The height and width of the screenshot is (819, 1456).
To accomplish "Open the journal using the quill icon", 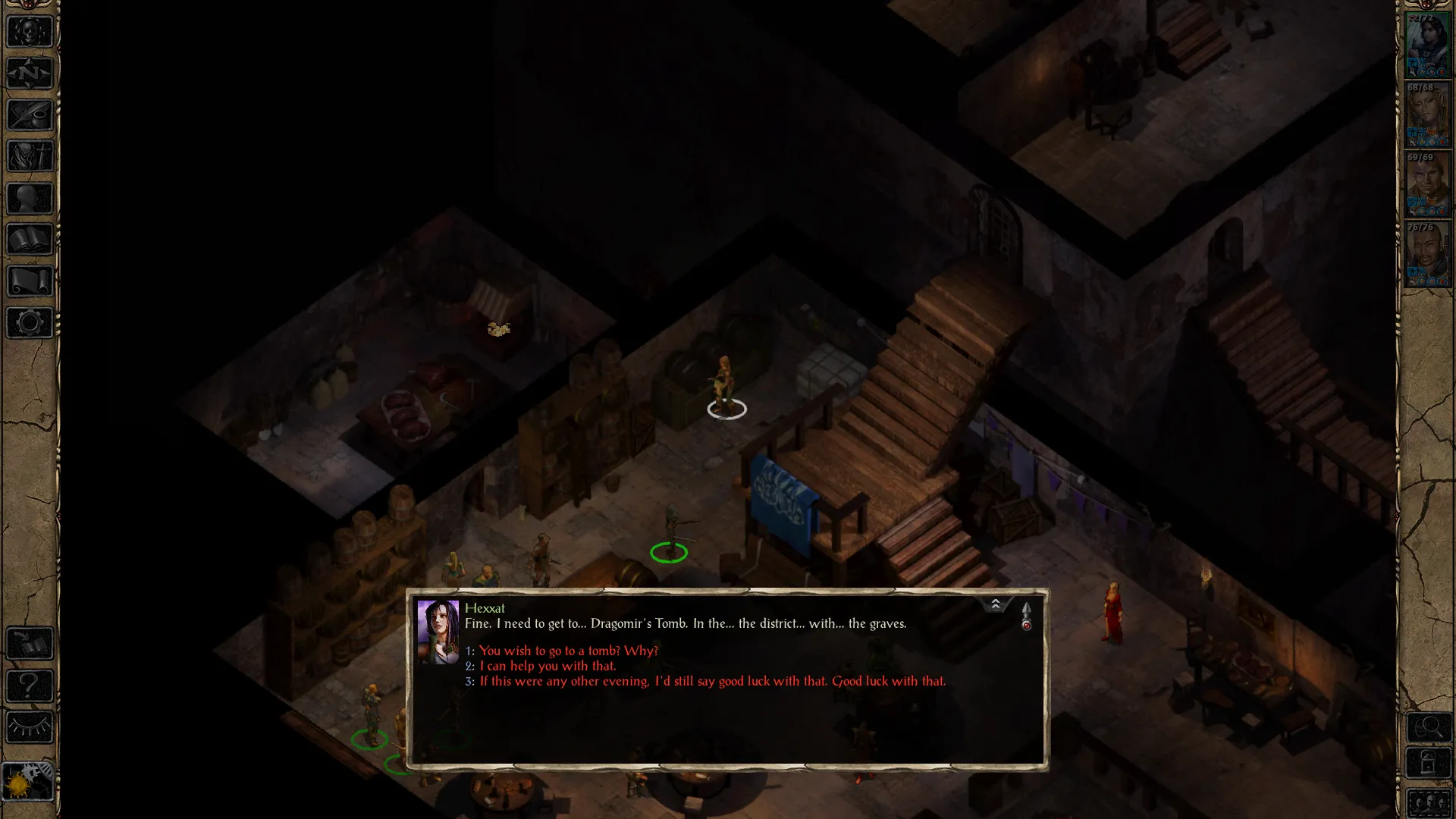I will click(x=30, y=115).
